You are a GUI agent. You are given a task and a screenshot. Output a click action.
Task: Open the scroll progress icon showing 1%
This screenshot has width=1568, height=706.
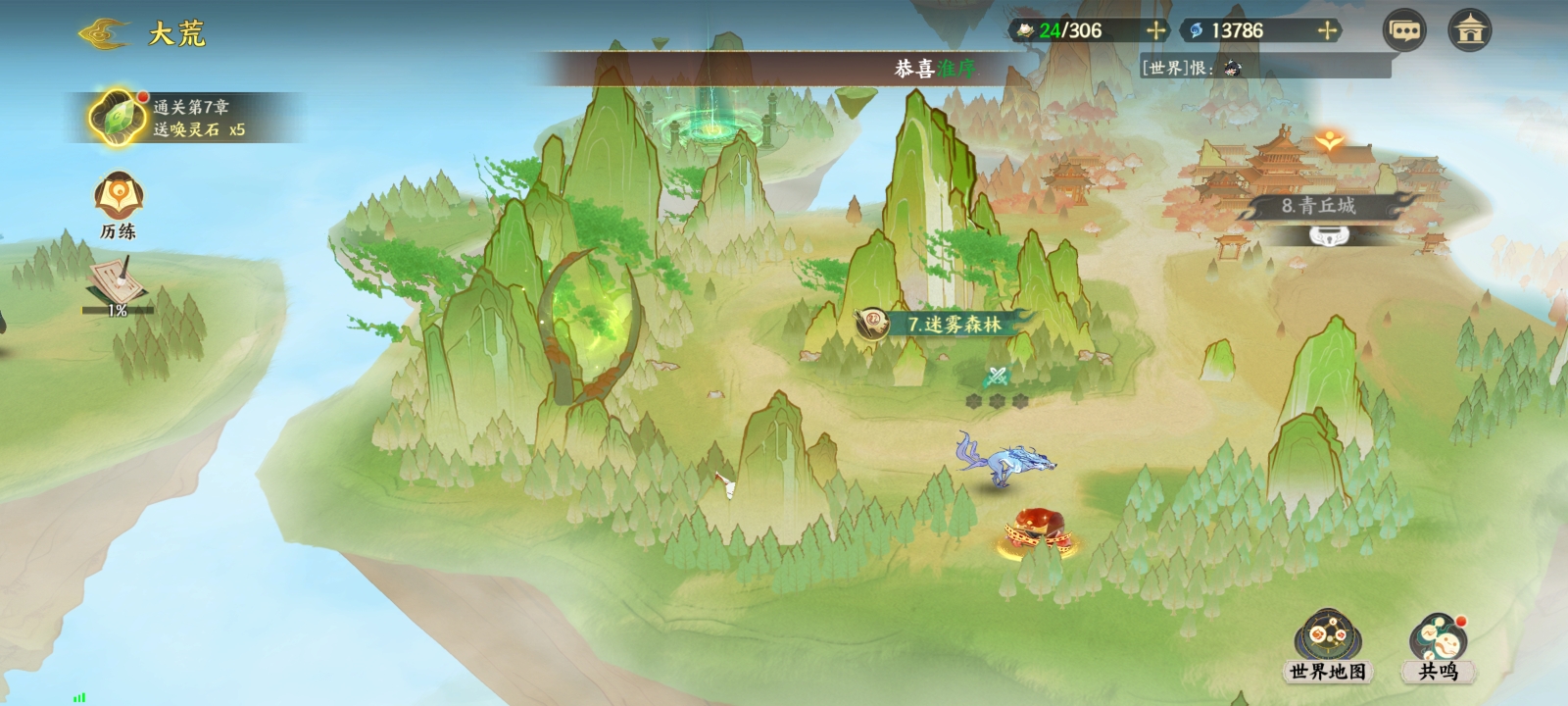point(118,286)
